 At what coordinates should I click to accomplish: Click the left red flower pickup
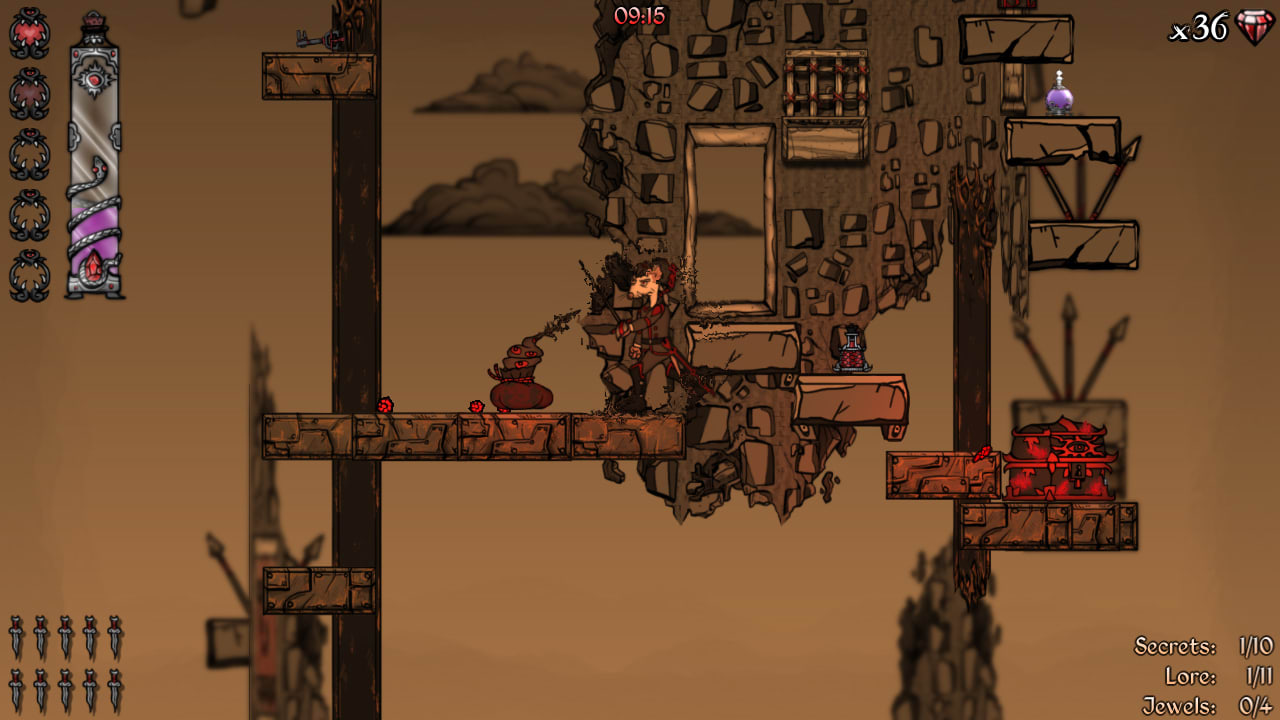[385, 405]
